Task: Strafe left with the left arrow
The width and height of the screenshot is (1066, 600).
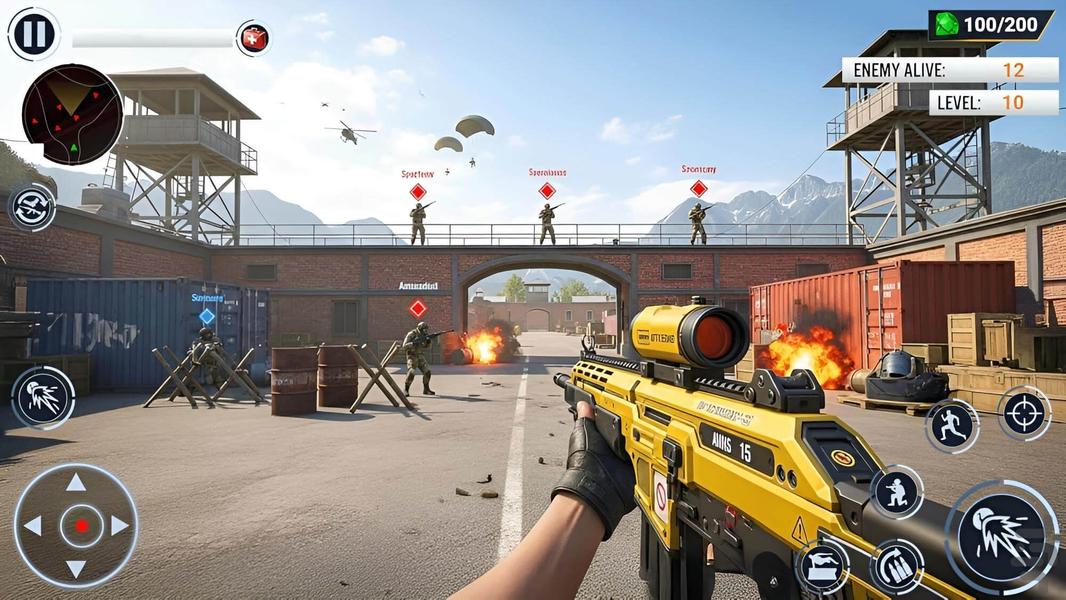Action: coord(33,526)
